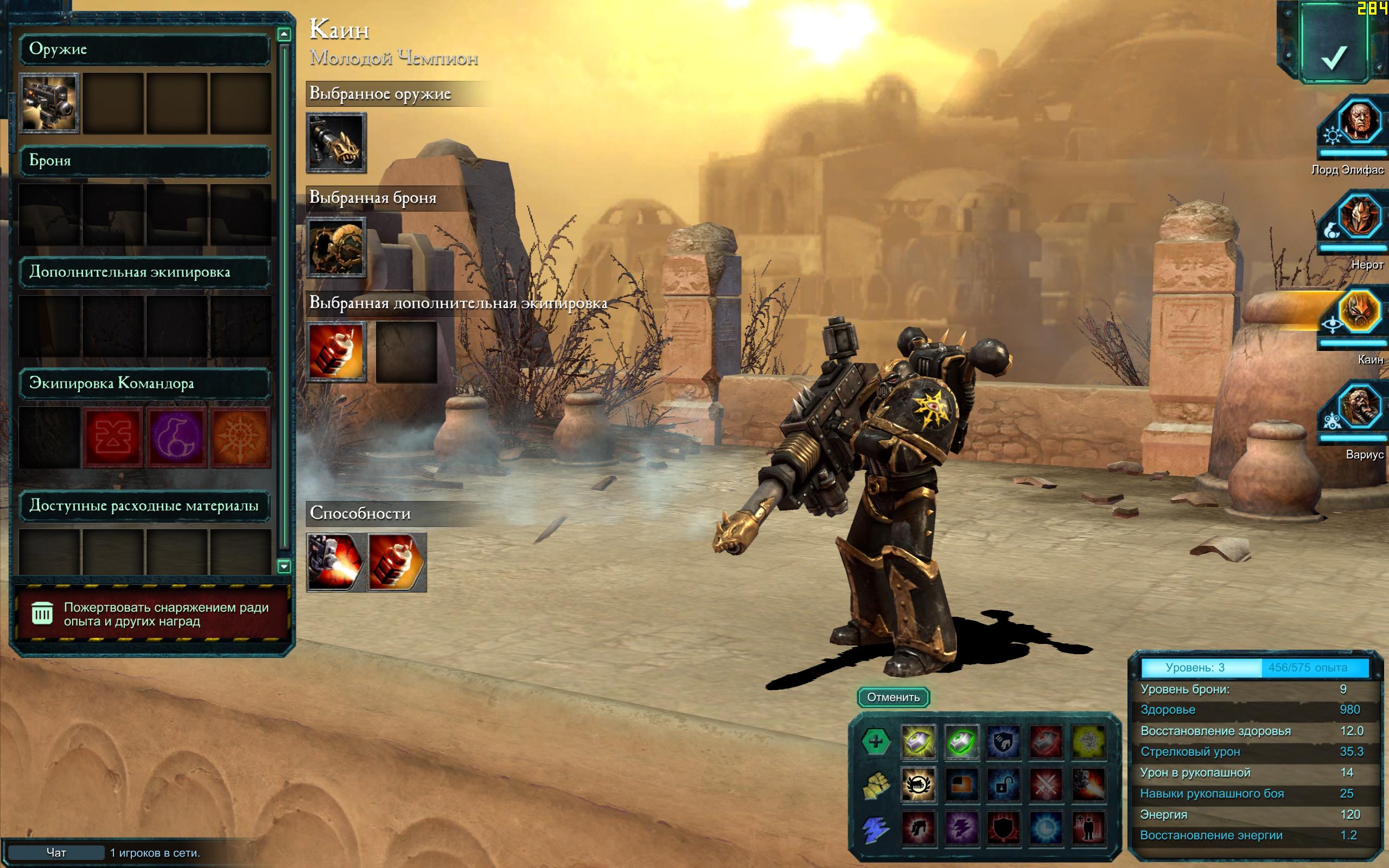Viewport: 1389px width, 868px height.
Task: Choose the red Khorne commander mark
Action: 113,437
